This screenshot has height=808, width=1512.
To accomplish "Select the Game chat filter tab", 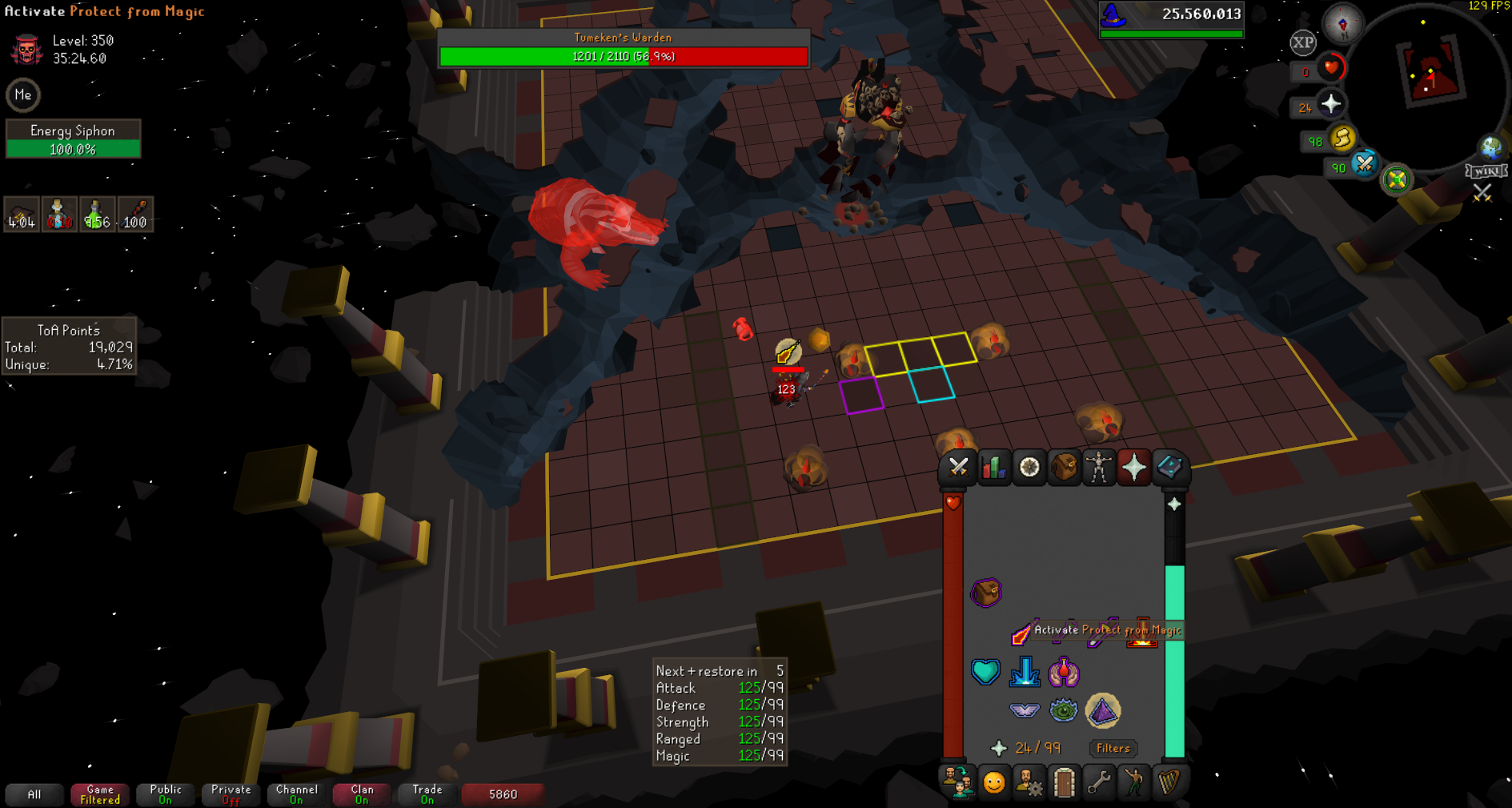I will coord(100,794).
